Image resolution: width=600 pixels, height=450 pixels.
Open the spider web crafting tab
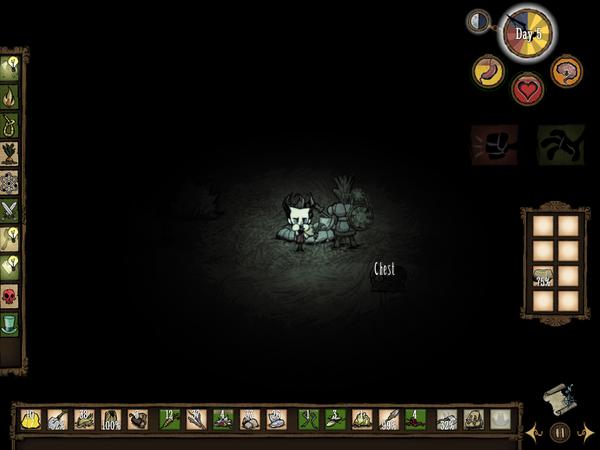click(x=10, y=182)
